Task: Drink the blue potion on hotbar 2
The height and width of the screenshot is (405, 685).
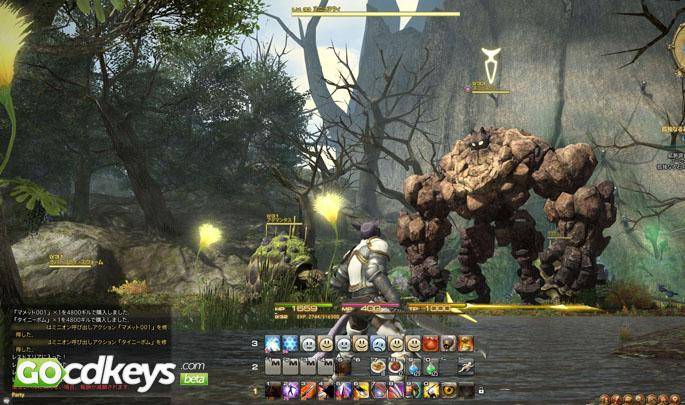Action: [414, 367]
